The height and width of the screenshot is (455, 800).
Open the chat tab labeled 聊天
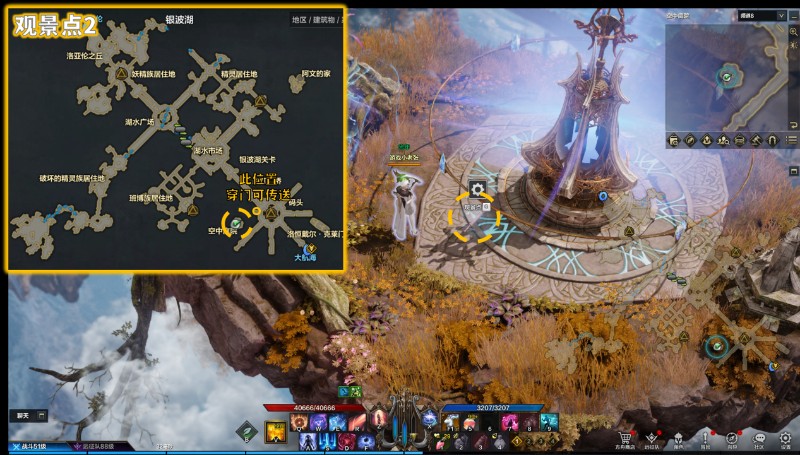(x=23, y=414)
